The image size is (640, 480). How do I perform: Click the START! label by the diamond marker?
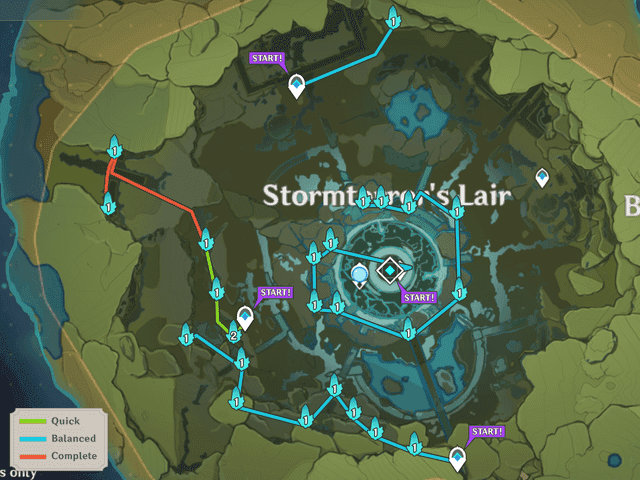pyautogui.click(x=418, y=296)
